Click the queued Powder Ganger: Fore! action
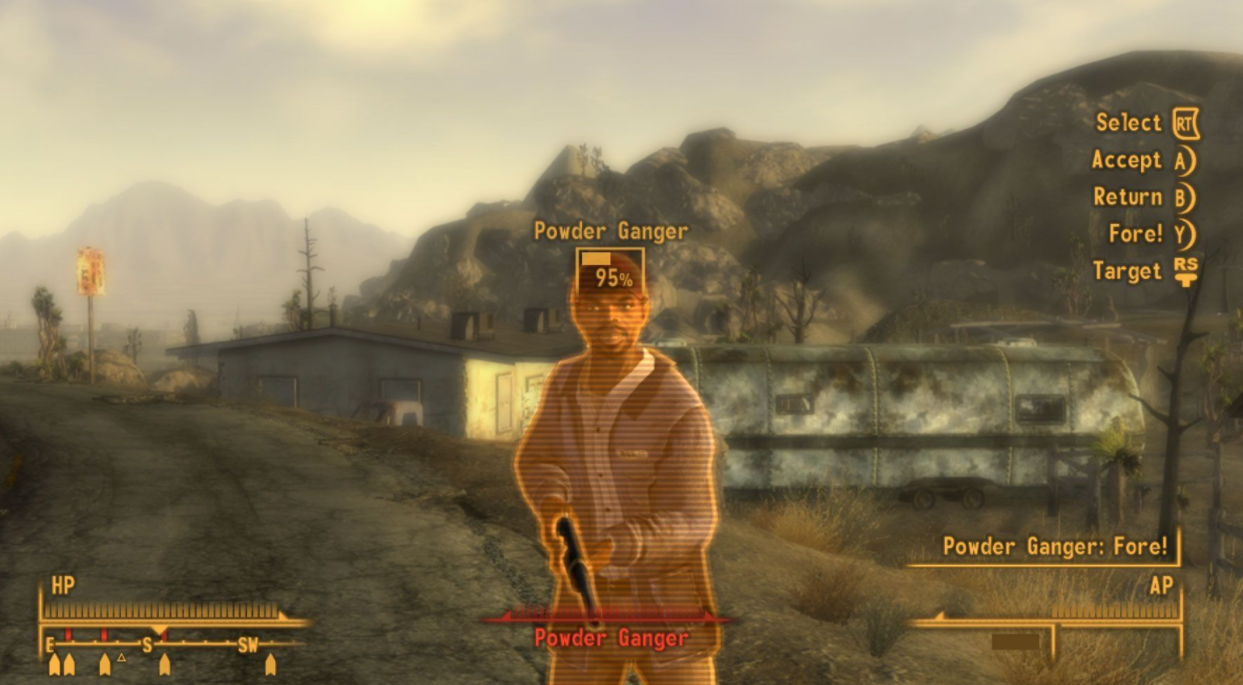The image size is (1243, 685). 1054,547
